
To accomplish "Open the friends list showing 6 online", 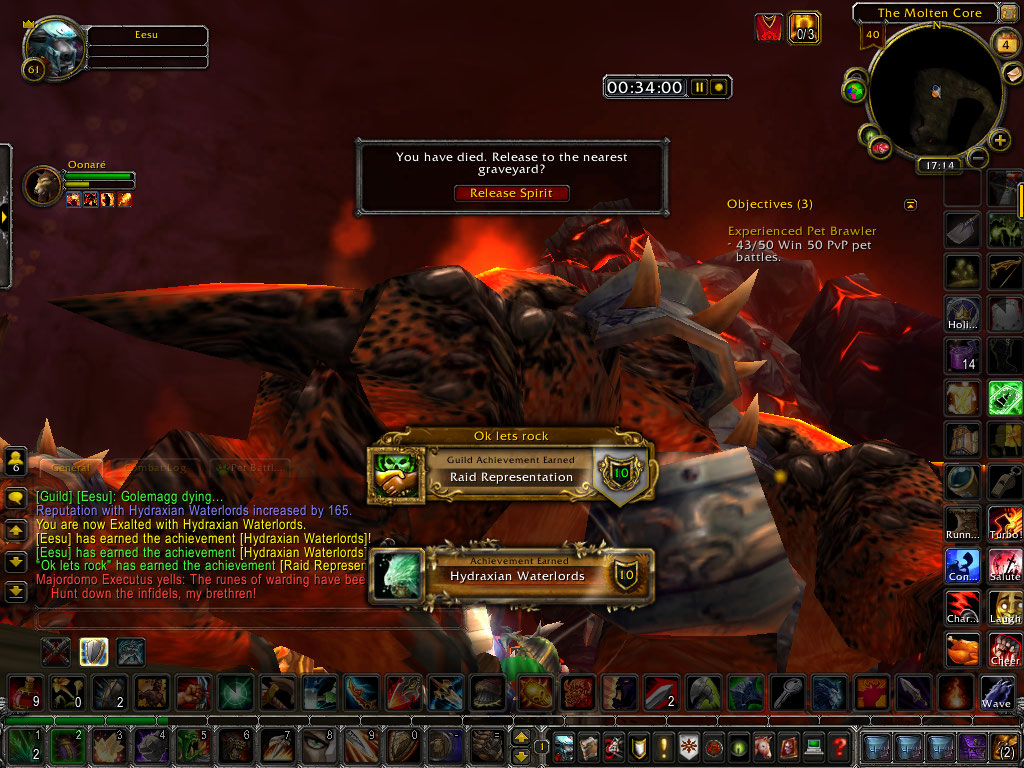I will (x=16, y=461).
